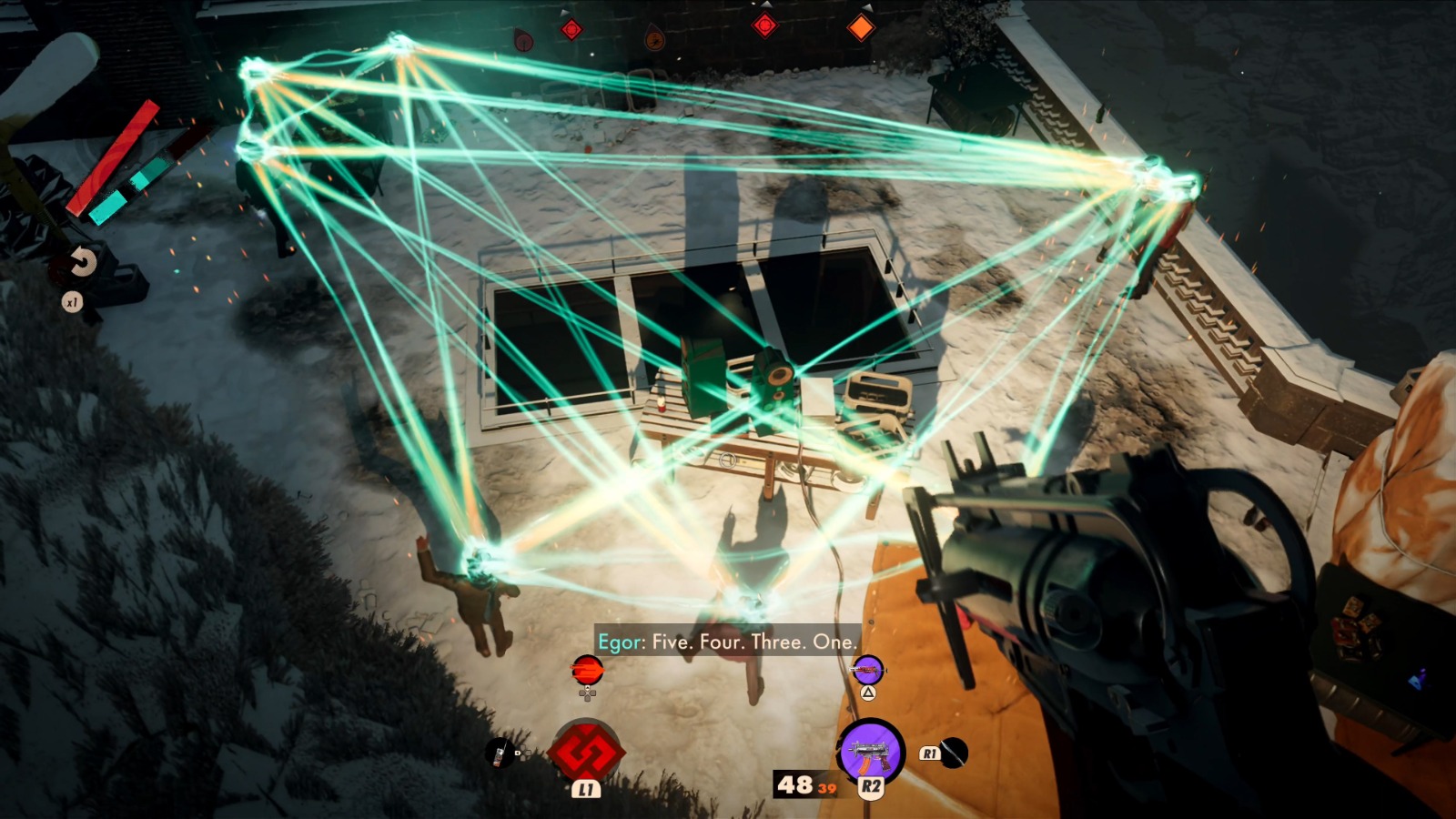Viewport: 1456px width, 819px height.
Task: Click the orange teardrop compass marker
Action: click(x=654, y=39)
